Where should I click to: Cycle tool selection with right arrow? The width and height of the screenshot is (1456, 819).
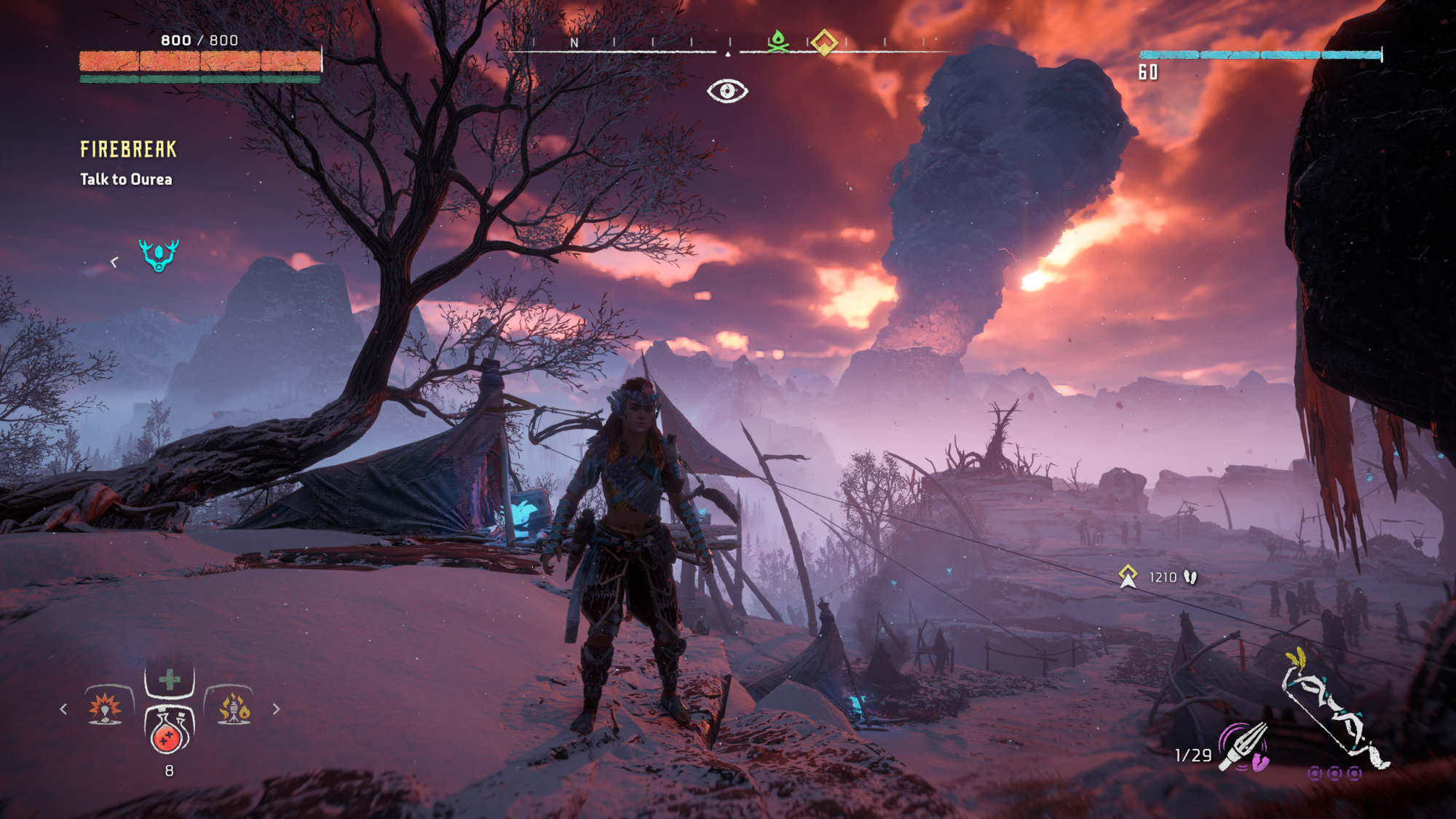[276, 708]
